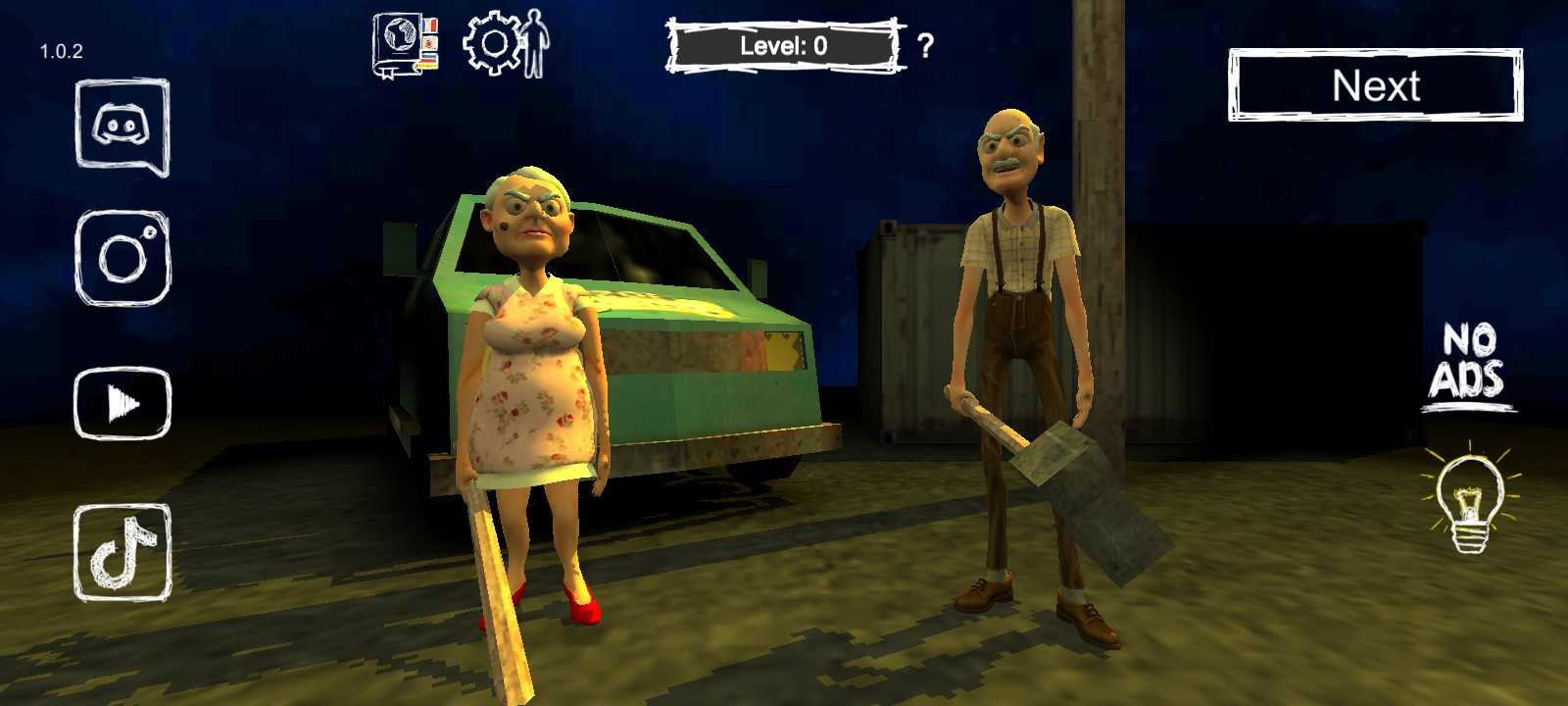Open the YouTube play icon
The width and height of the screenshot is (1568, 706).
click(x=122, y=402)
